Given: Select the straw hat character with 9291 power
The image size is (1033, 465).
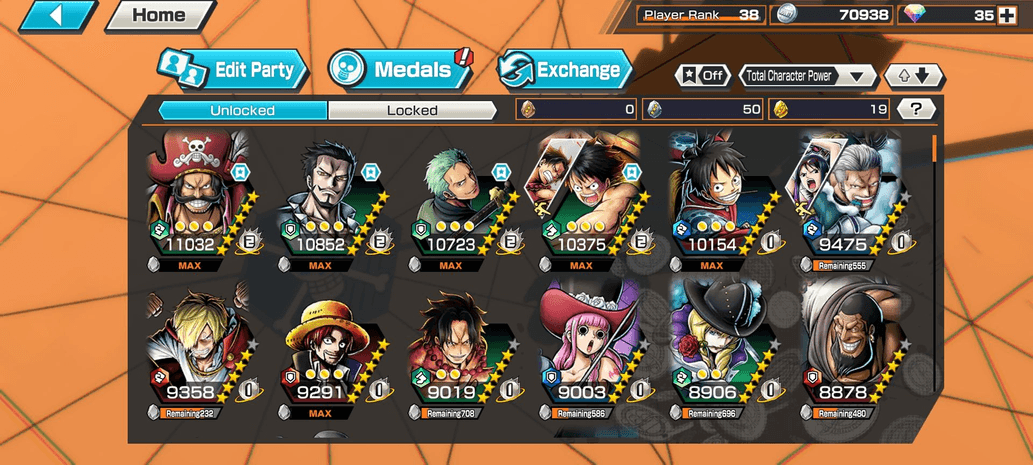Looking at the screenshot, I should point(327,350).
